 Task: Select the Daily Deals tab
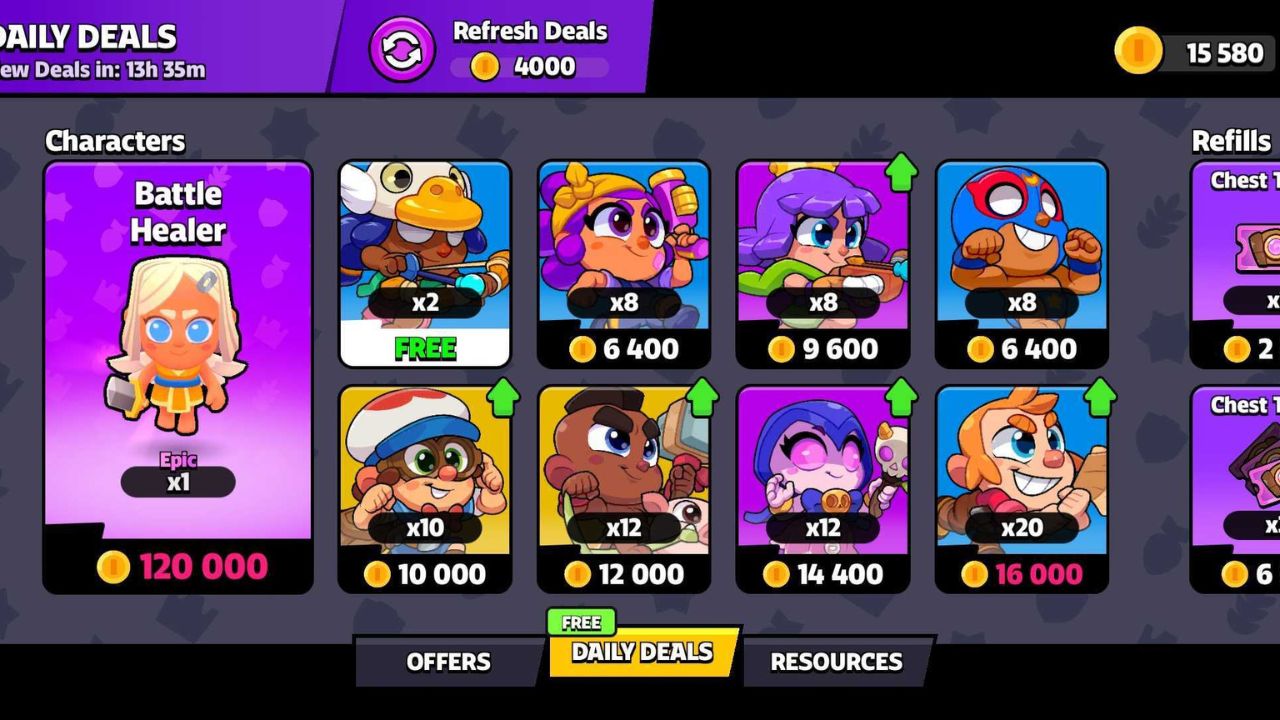[640, 655]
